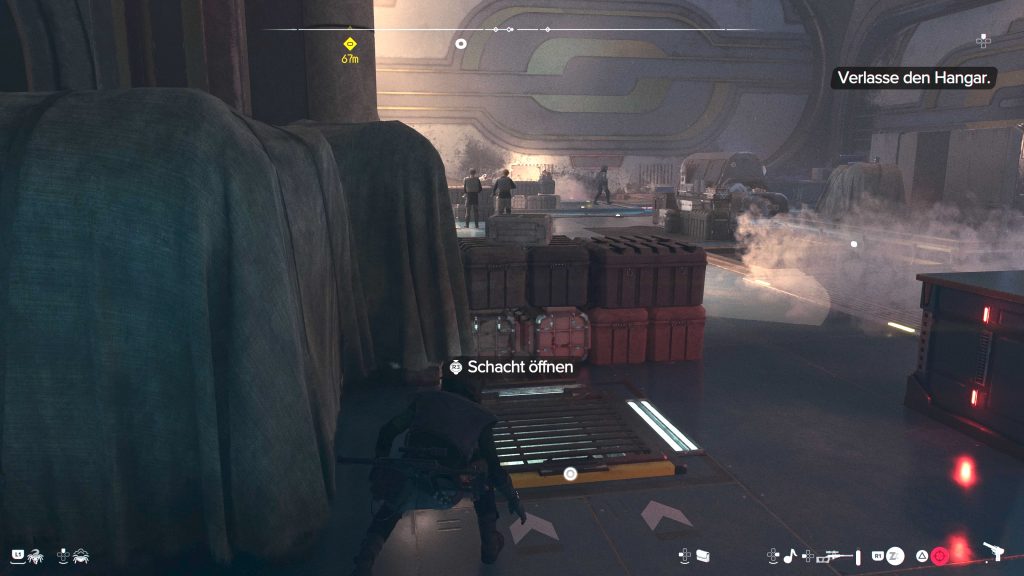Choose the blaster pistol weapon icon

pyautogui.click(x=994, y=550)
